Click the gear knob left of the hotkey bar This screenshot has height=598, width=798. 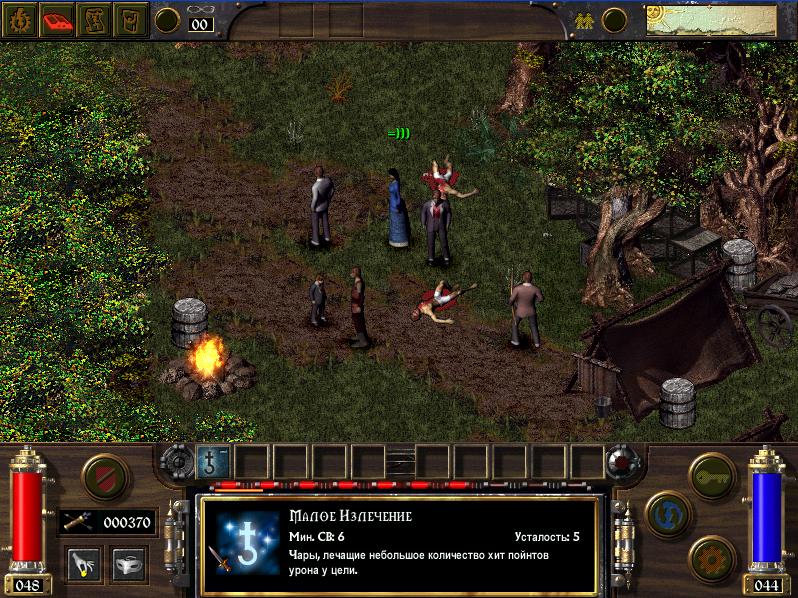click(178, 462)
